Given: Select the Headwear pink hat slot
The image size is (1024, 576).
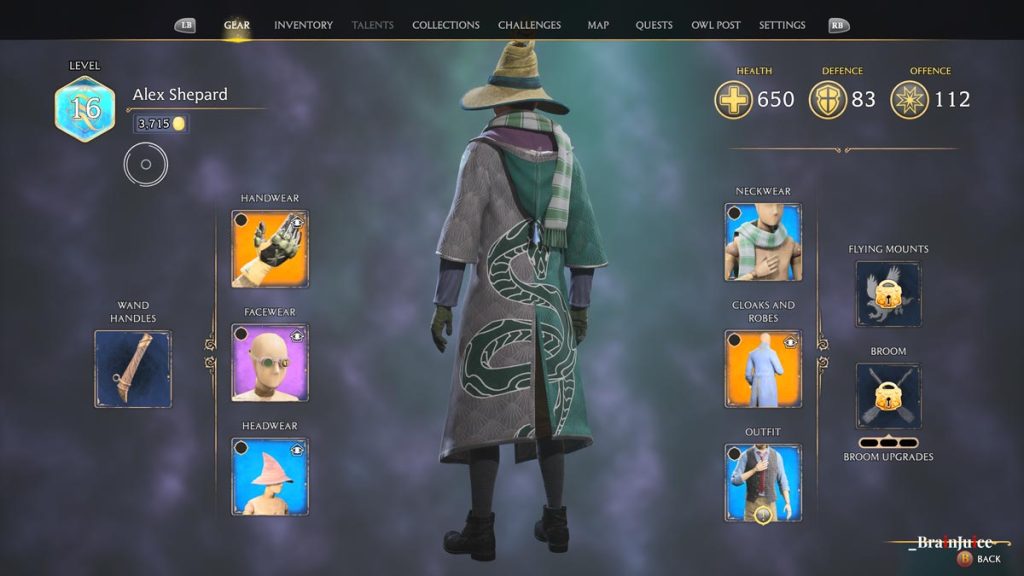Looking at the screenshot, I should point(270,477).
